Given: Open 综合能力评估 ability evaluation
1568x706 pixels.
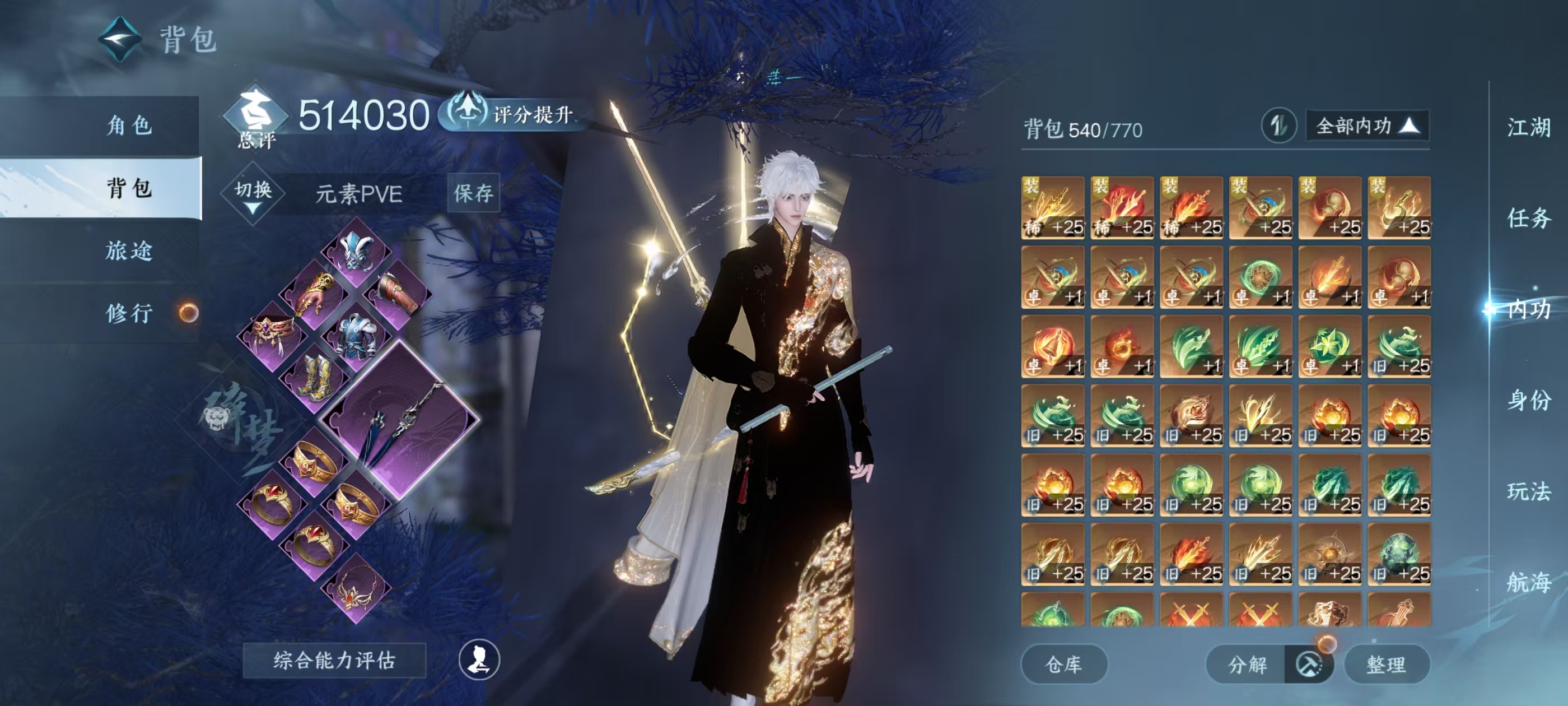Looking at the screenshot, I should coord(334,659).
